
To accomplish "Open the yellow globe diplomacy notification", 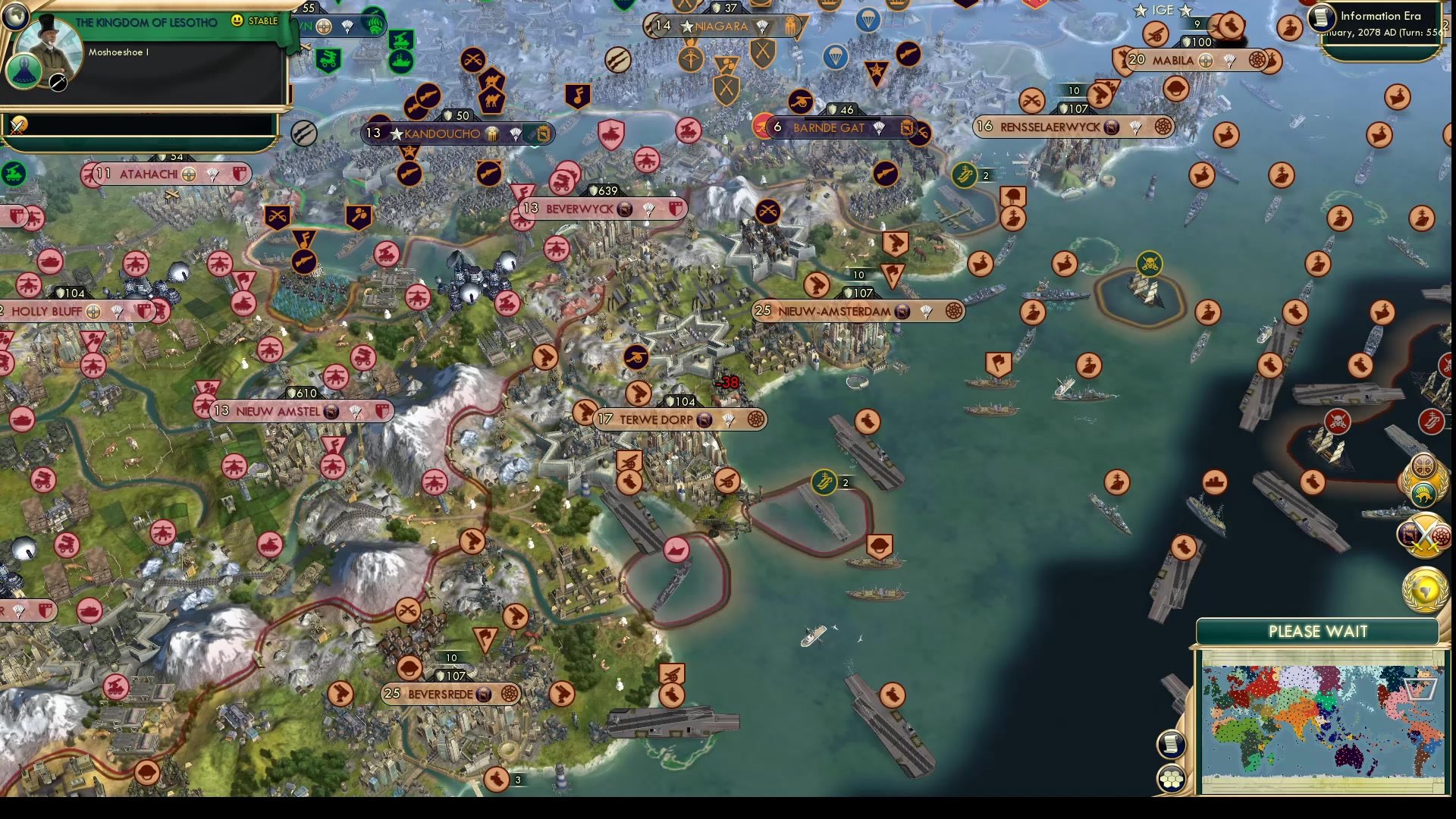I will tap(1423, 588).
